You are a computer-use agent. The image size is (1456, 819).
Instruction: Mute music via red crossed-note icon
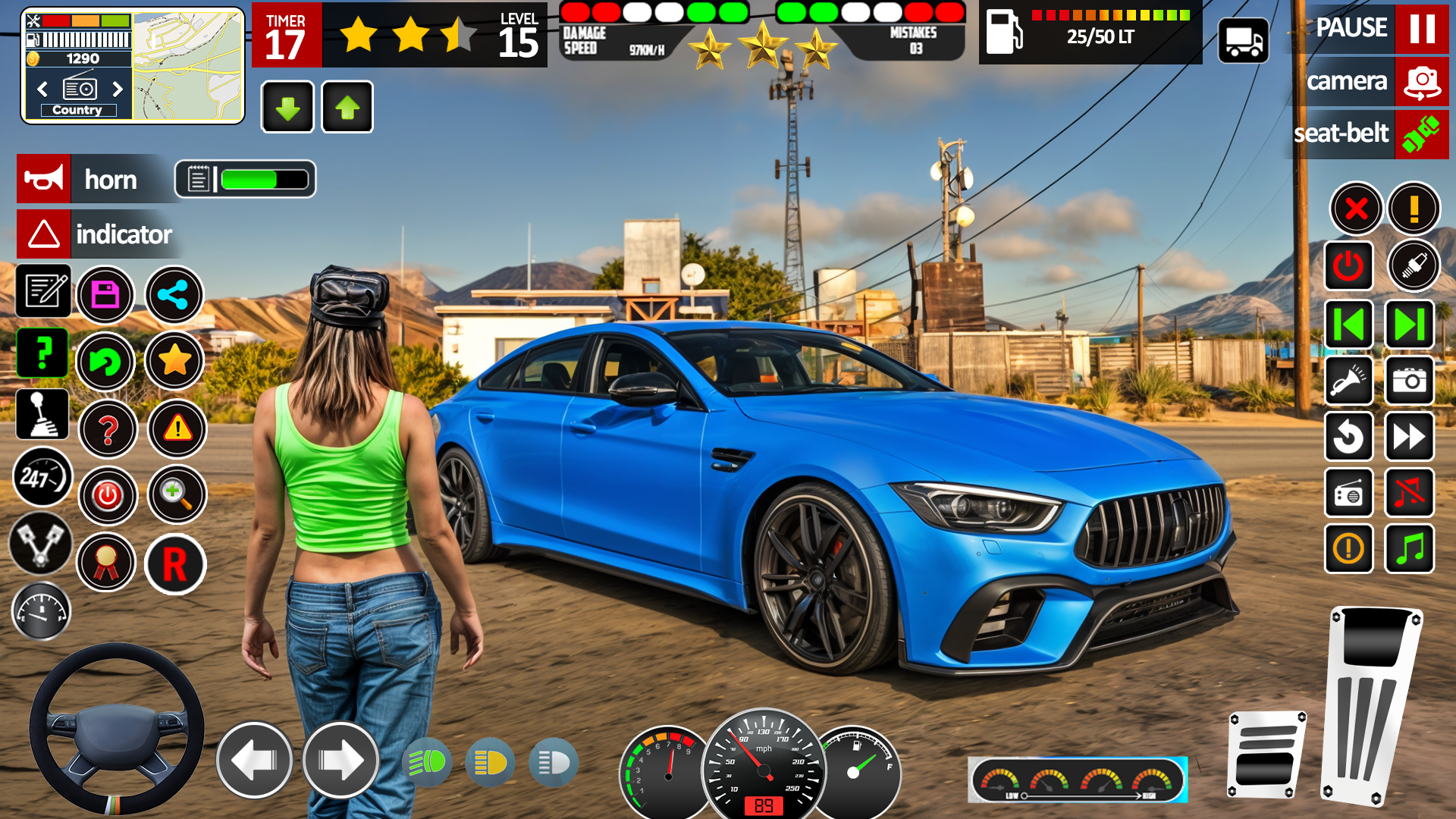point(1409,494)
